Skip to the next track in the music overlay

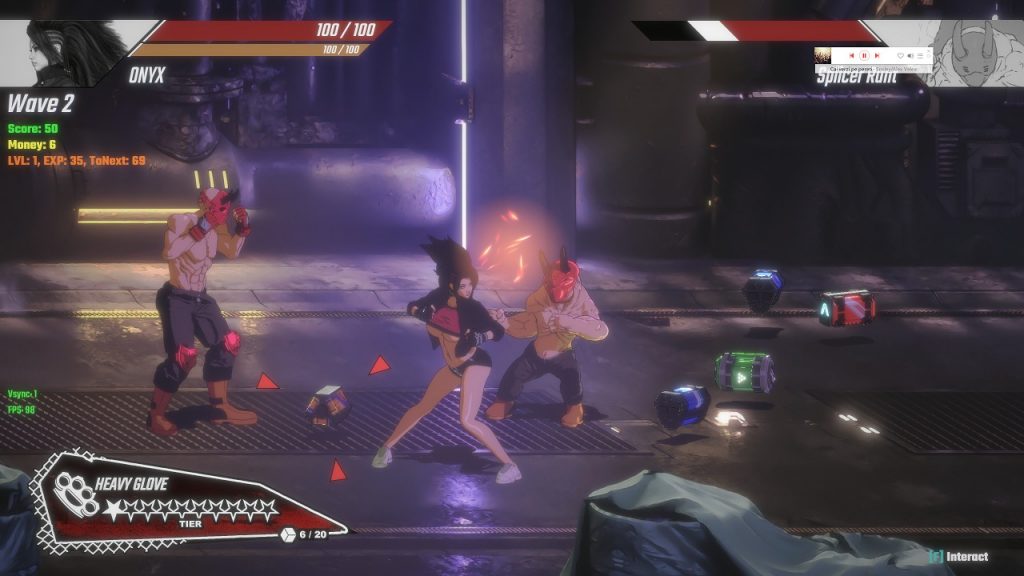coord(877,56)
